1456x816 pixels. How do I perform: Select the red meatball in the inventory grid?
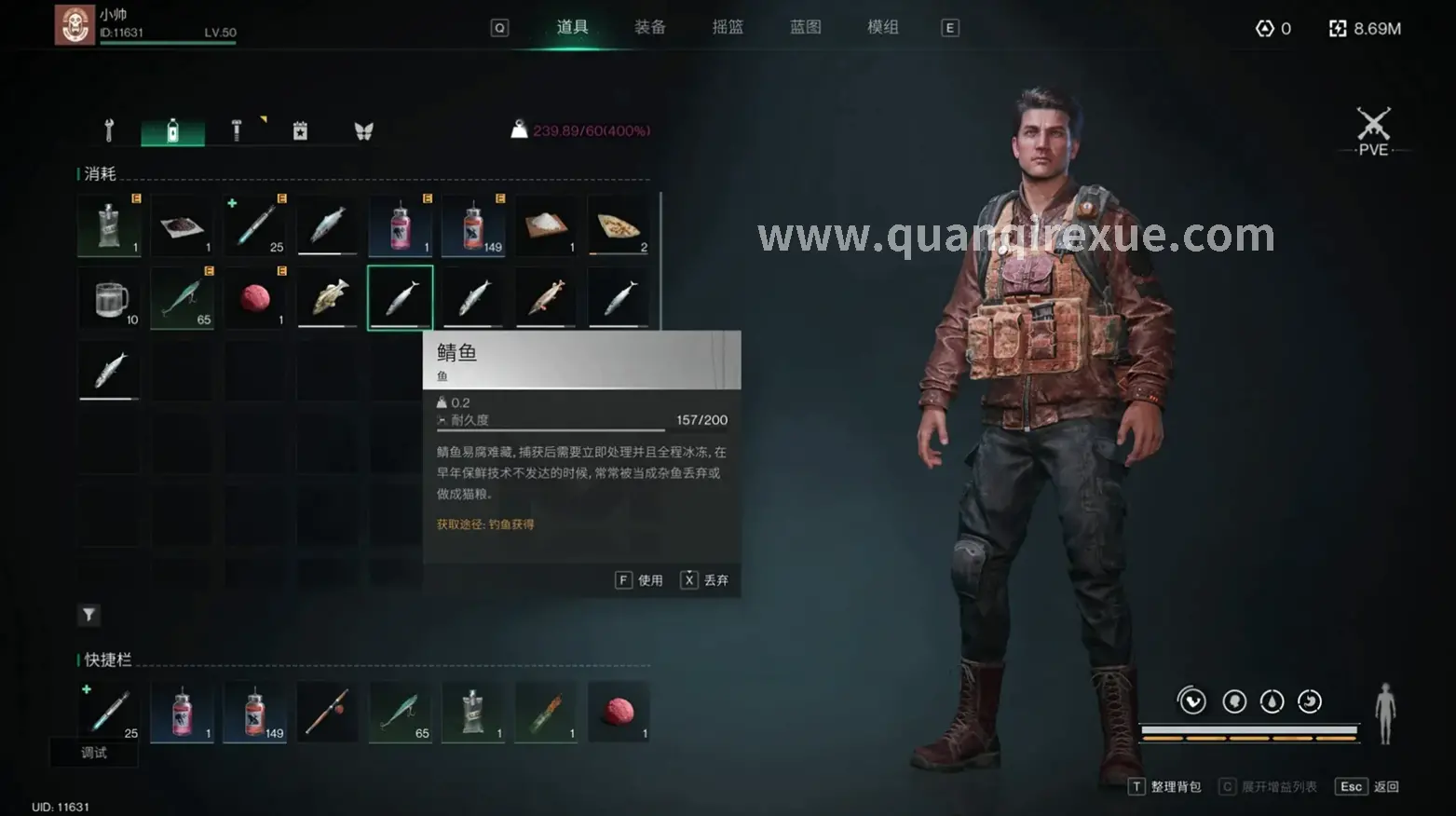tap(255, 299)
